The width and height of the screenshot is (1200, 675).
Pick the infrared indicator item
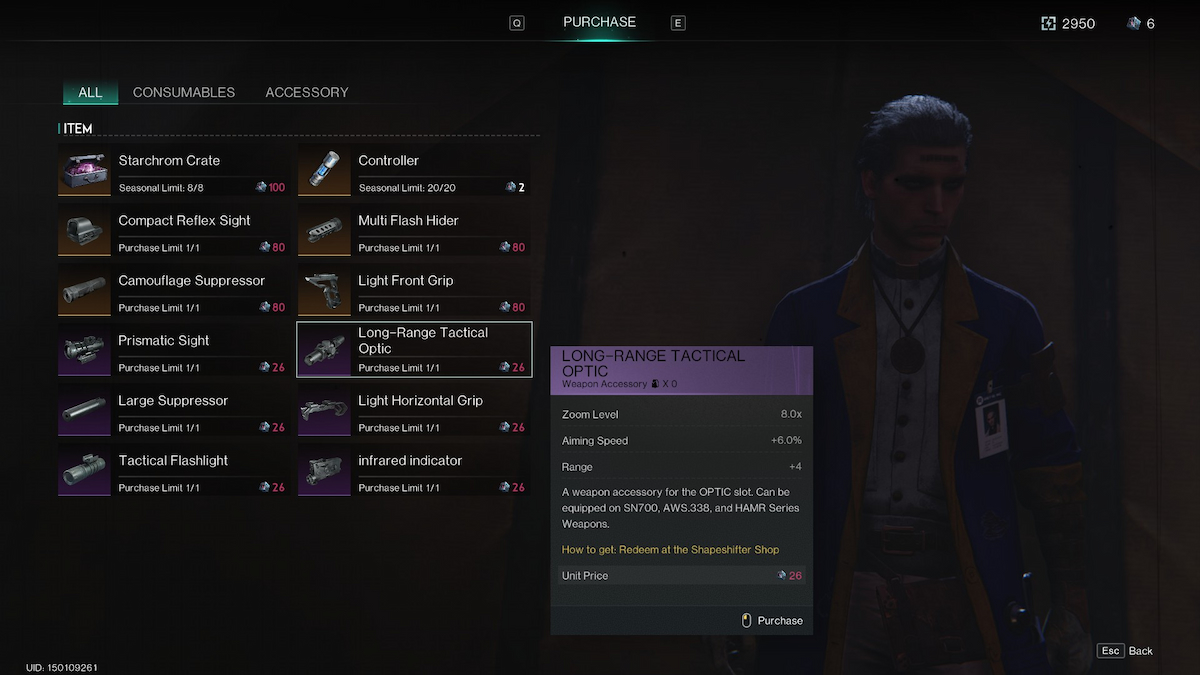coord(413,471)
